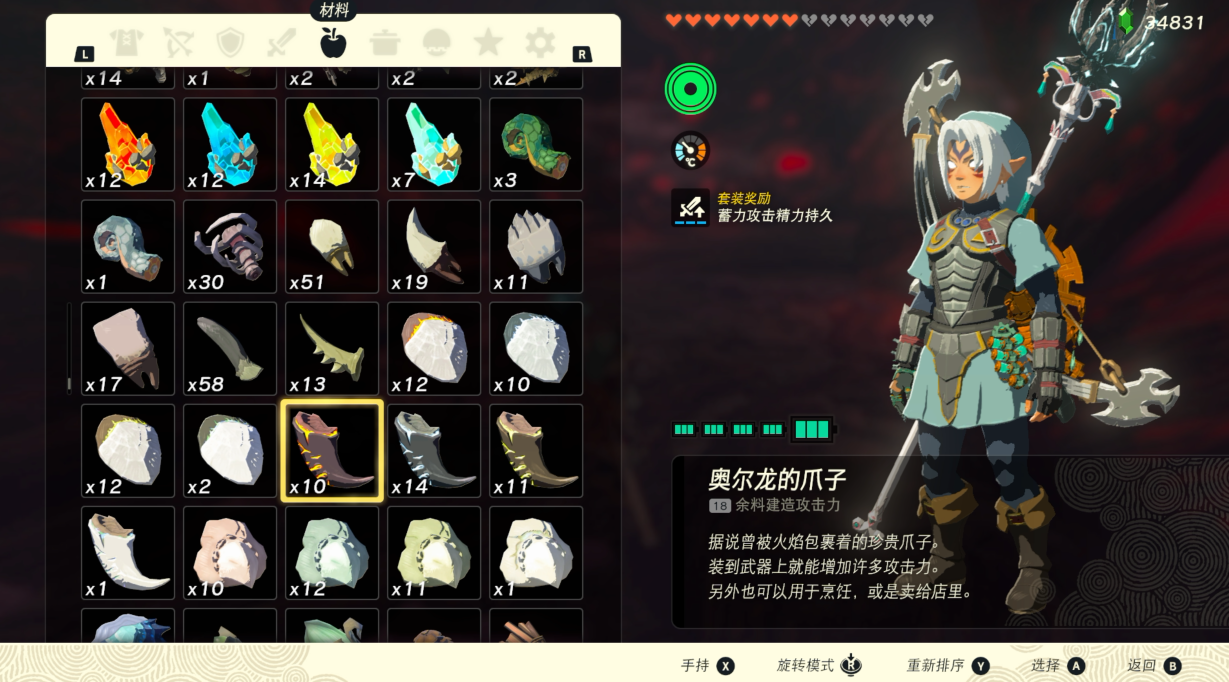Image resolution: width=1229 pixels, height=682 pixels.
Task: Select the golden dragon claw x11
Action: pos(536,450)
